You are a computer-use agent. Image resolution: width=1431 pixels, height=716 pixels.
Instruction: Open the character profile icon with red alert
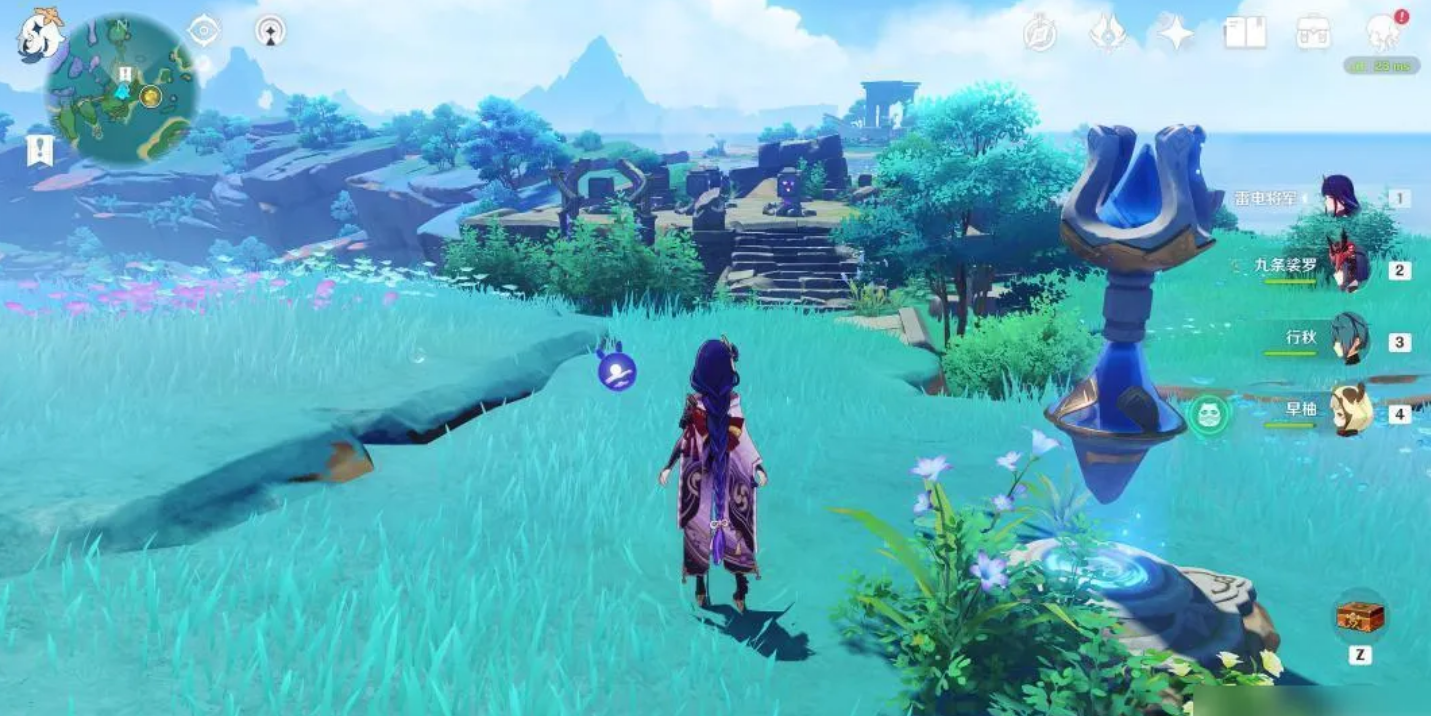(1384, 32)
